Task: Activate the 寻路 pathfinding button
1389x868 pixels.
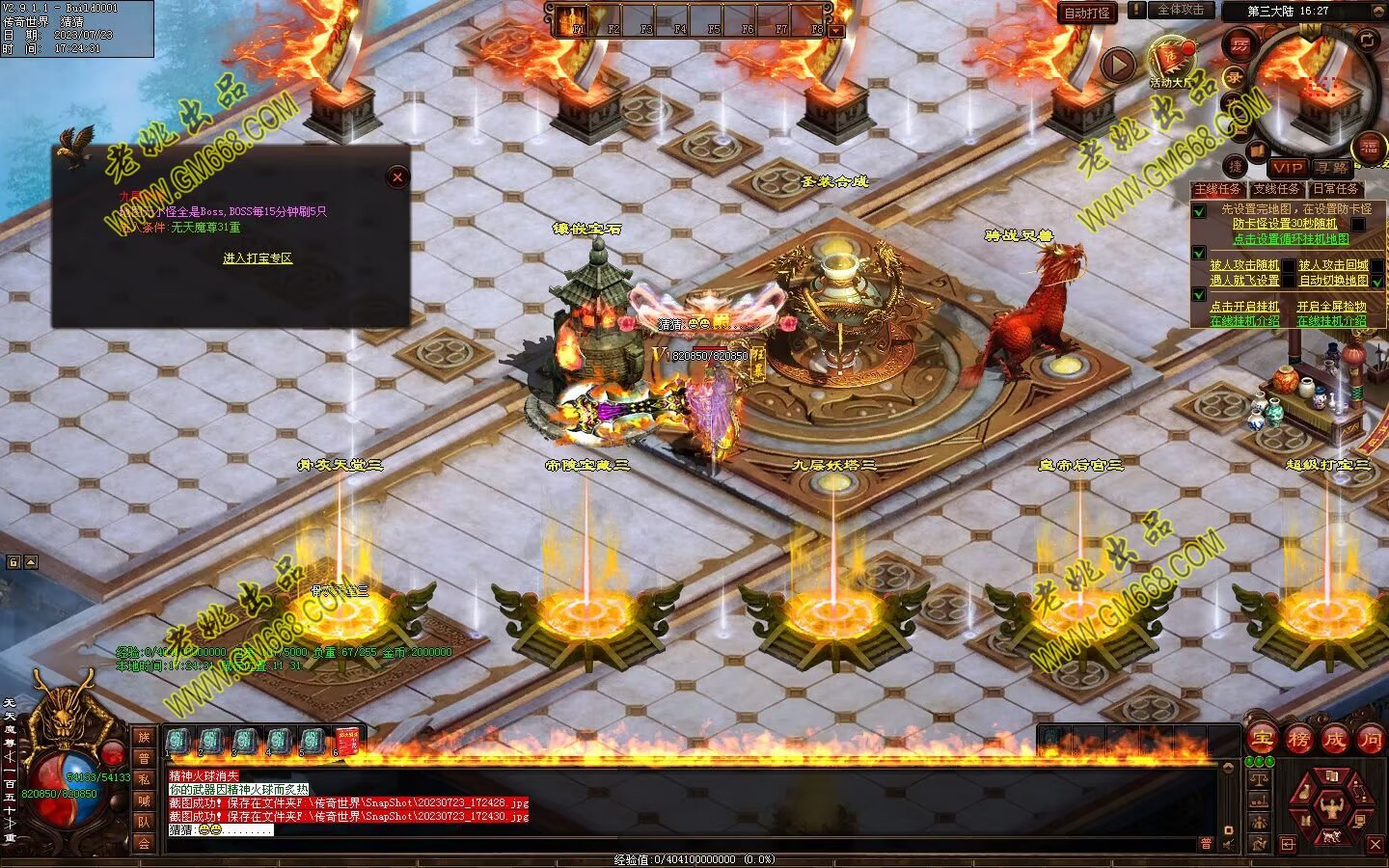Action: point(1332,168)
